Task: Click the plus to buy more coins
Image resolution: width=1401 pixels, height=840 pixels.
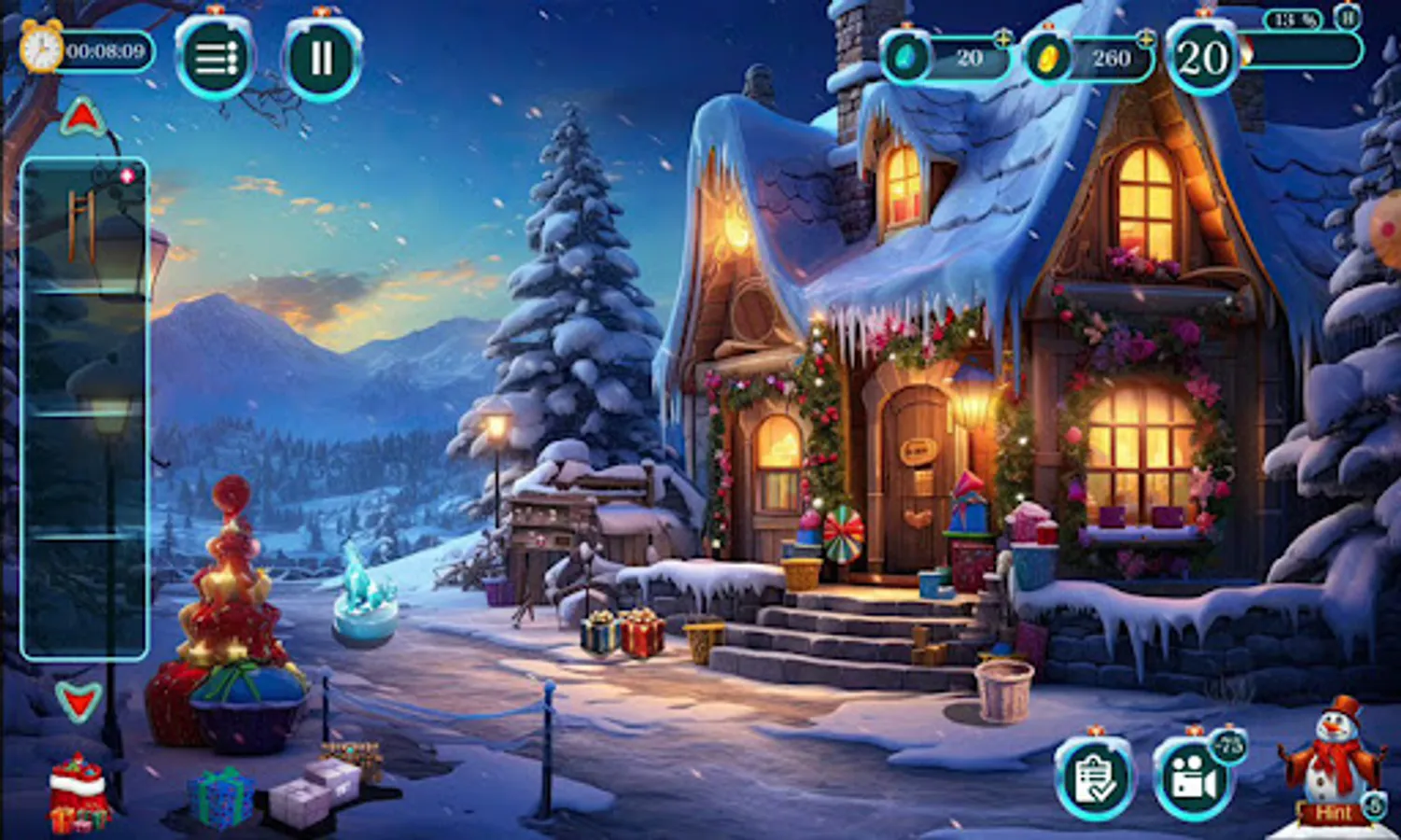Action: tap(1144, 41)
